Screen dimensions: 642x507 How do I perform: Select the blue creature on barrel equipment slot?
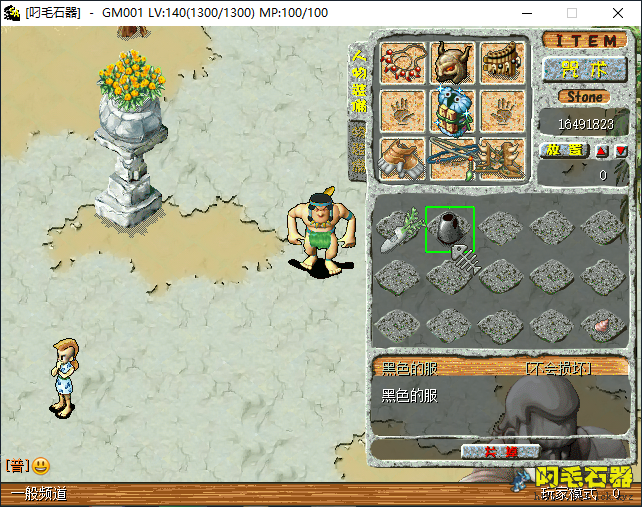[452, 111]
